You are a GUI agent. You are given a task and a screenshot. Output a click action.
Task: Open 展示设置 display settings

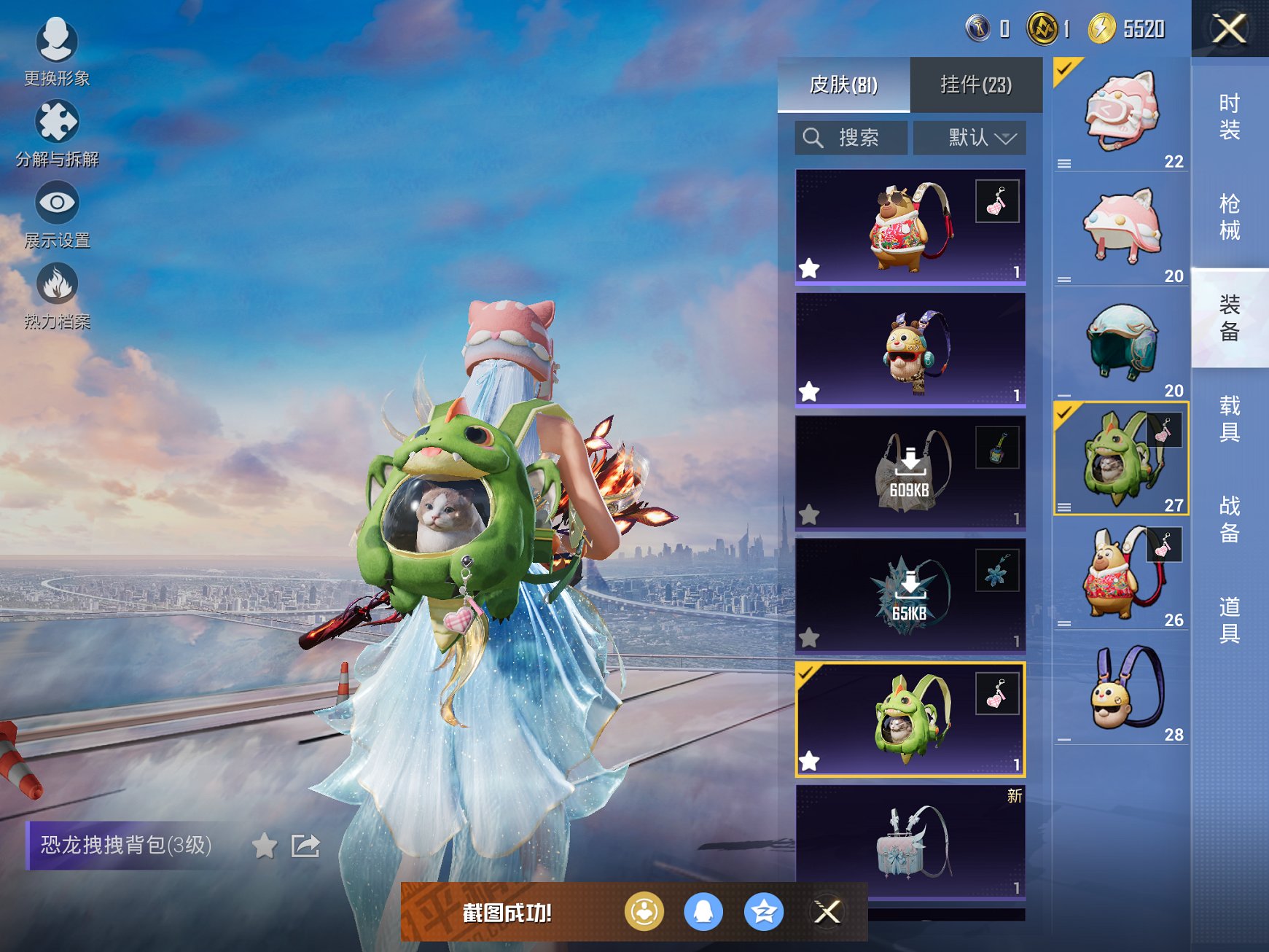click(57, 214)
